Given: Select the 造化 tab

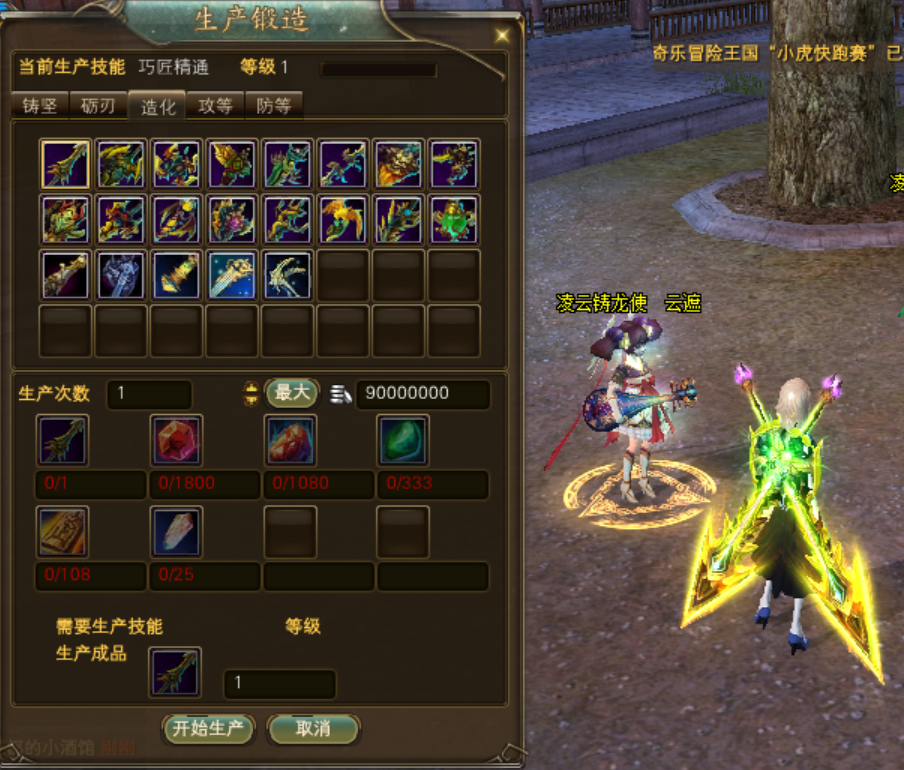Looking at the screenshot, I should coord(158,107).
